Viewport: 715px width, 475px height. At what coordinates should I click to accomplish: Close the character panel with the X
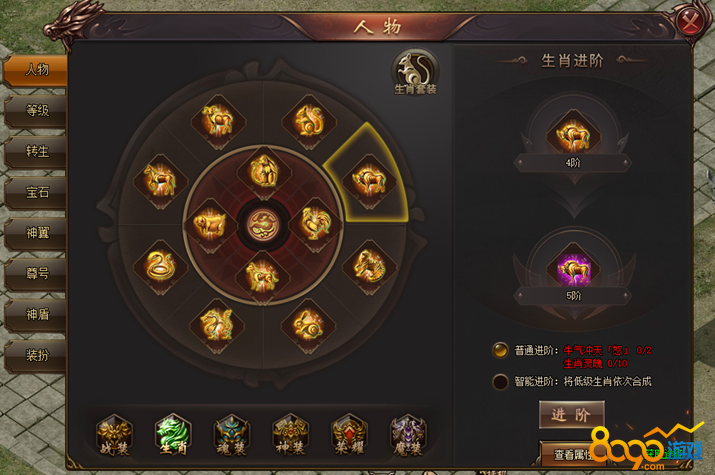click(688, 22)
